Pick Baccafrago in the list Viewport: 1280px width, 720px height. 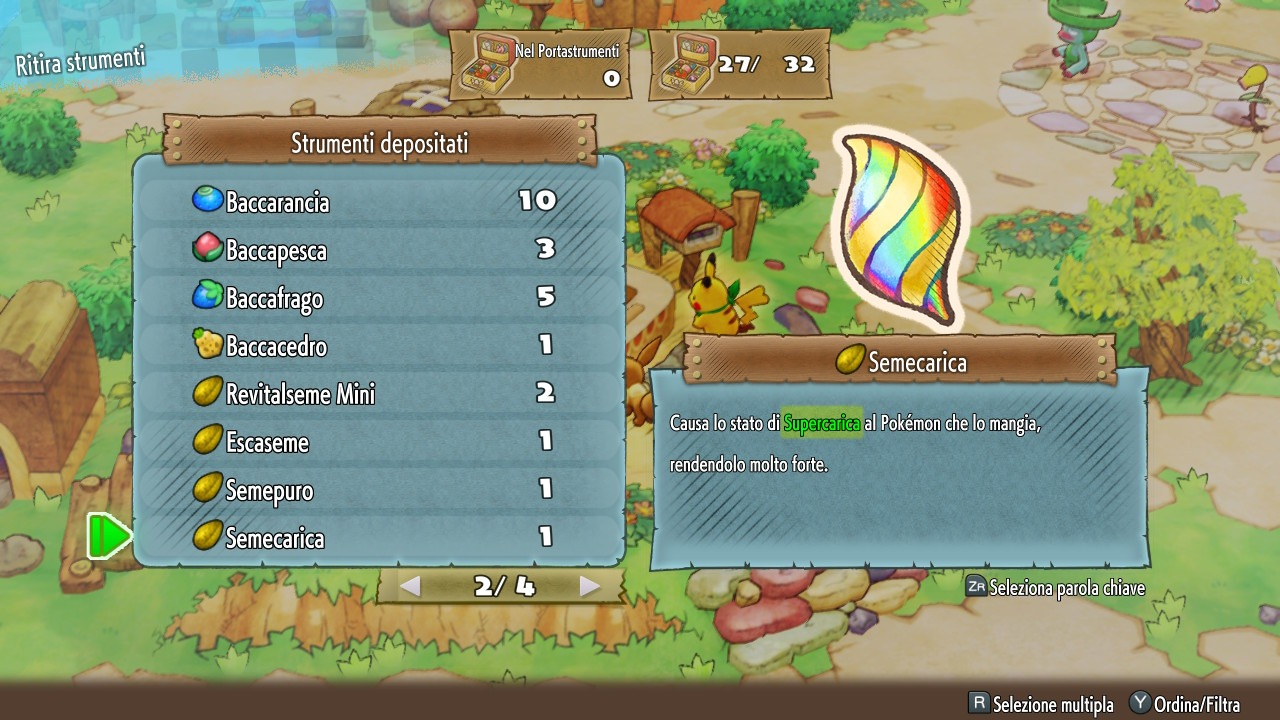[x=378, y=297]
